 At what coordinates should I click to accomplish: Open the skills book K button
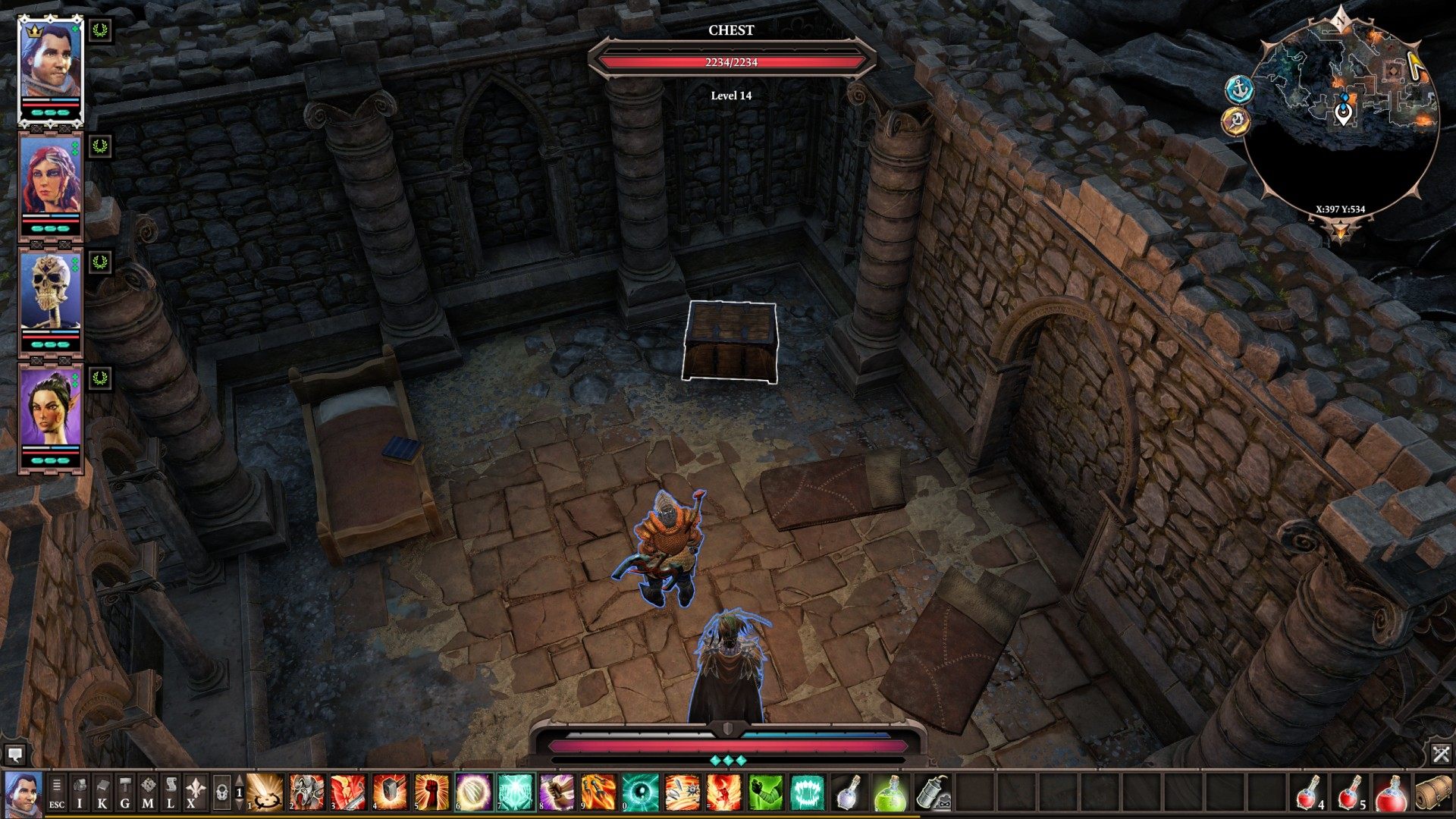click(102, 793)
